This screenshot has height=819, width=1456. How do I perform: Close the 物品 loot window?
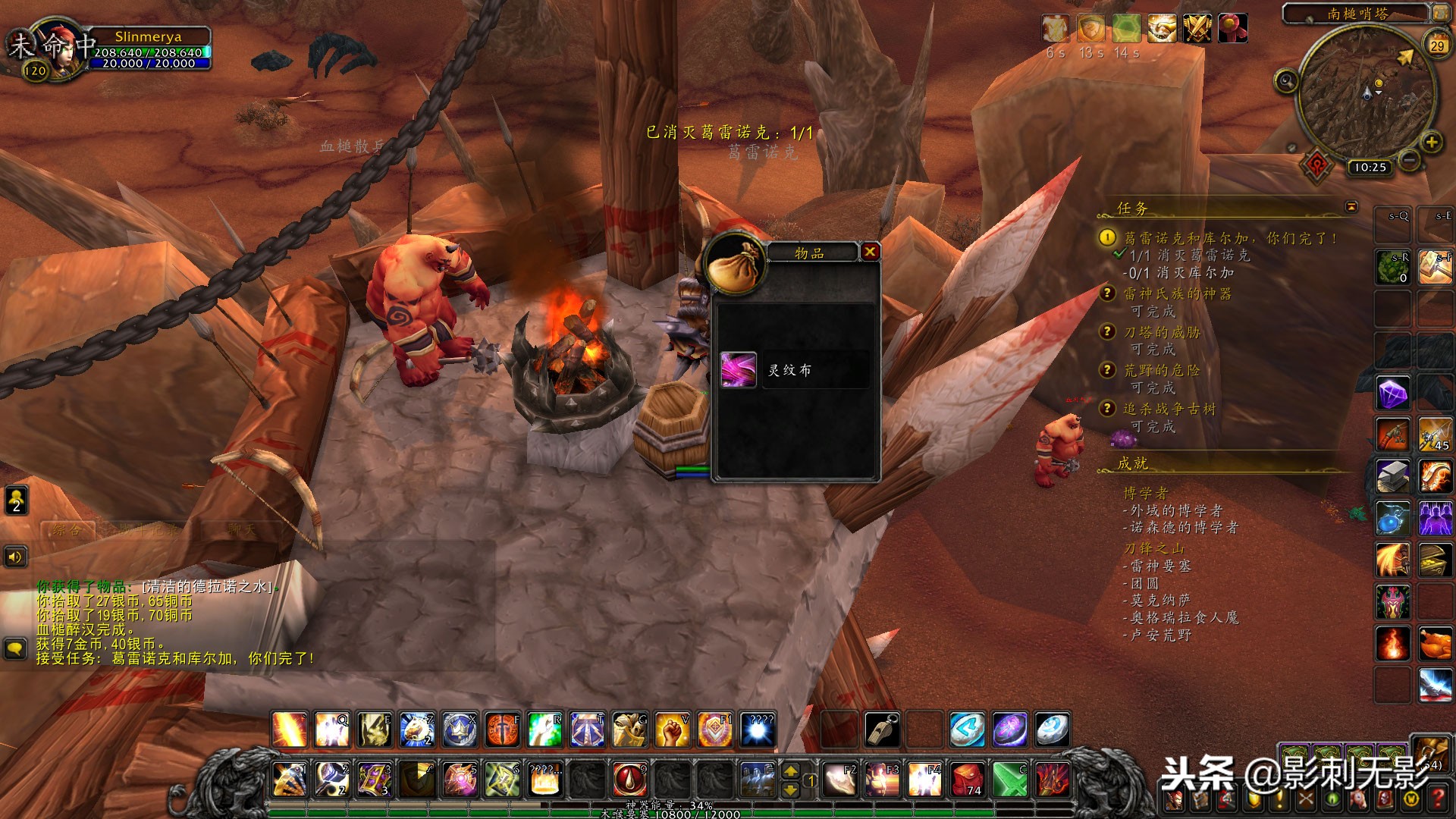tap(870, 252)
